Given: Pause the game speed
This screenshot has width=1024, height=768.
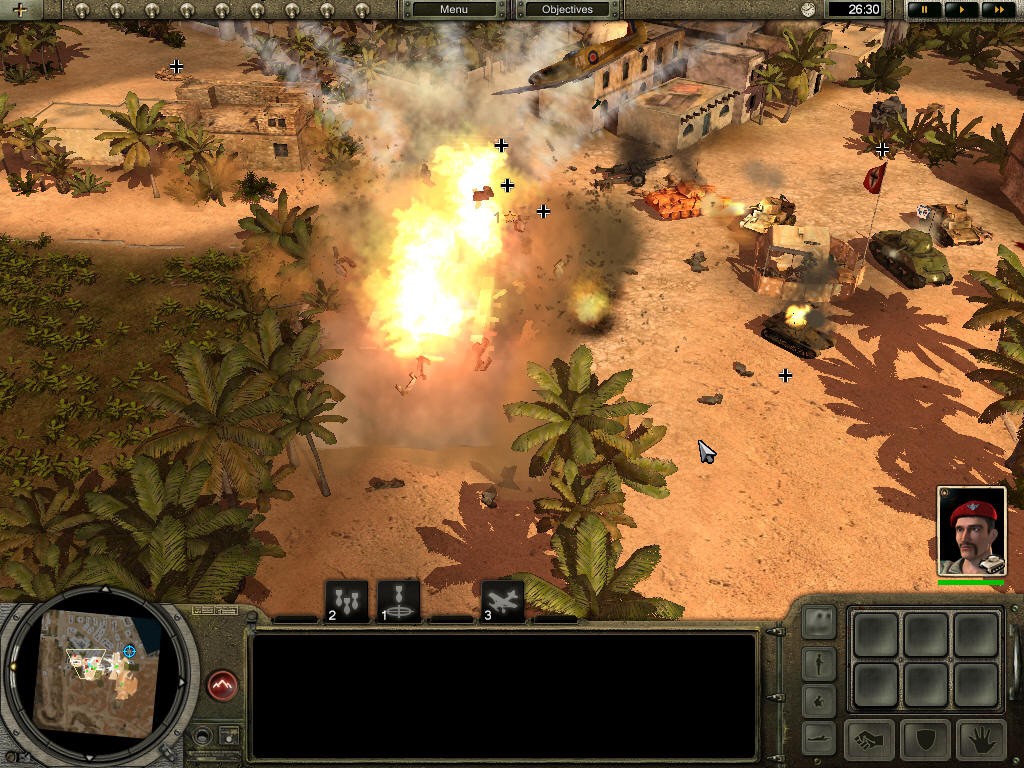Looking at the screenshot, I should [925, 9].
